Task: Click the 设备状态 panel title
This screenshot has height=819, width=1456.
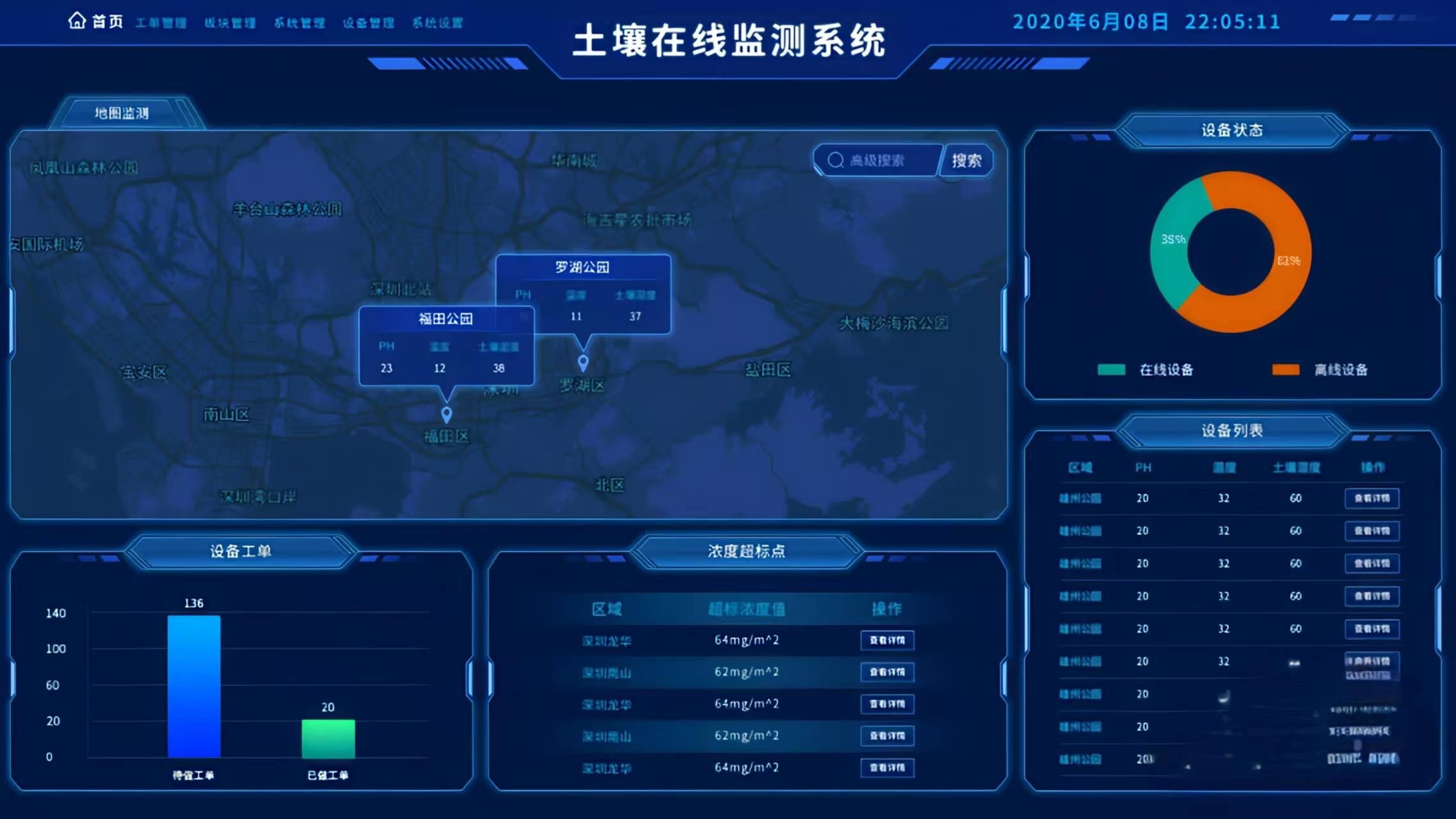Action: 1232,129
